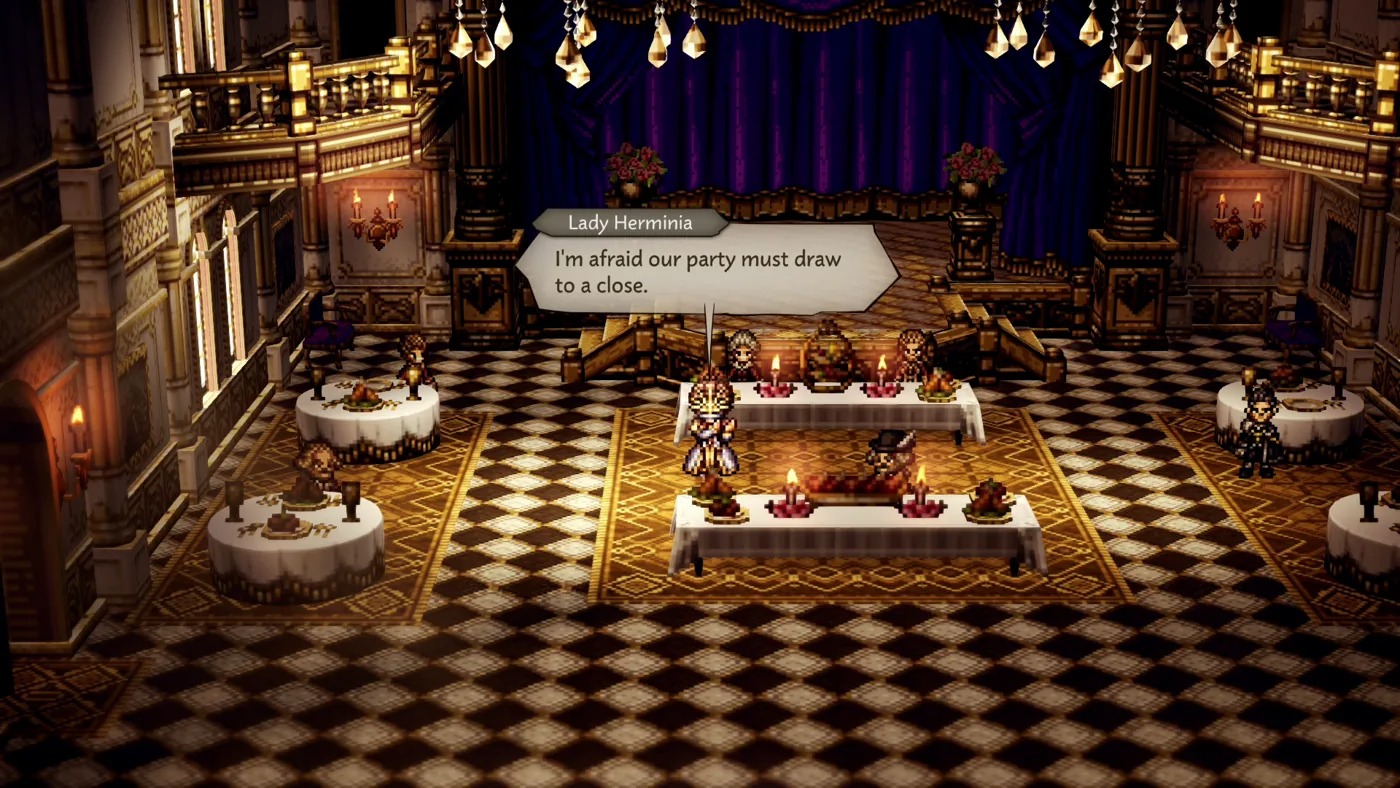Click Lady Herminia's dialogue speech bubble to continue
The width and height of the screenshot is (1400, 788).
(x=705, y=271)
